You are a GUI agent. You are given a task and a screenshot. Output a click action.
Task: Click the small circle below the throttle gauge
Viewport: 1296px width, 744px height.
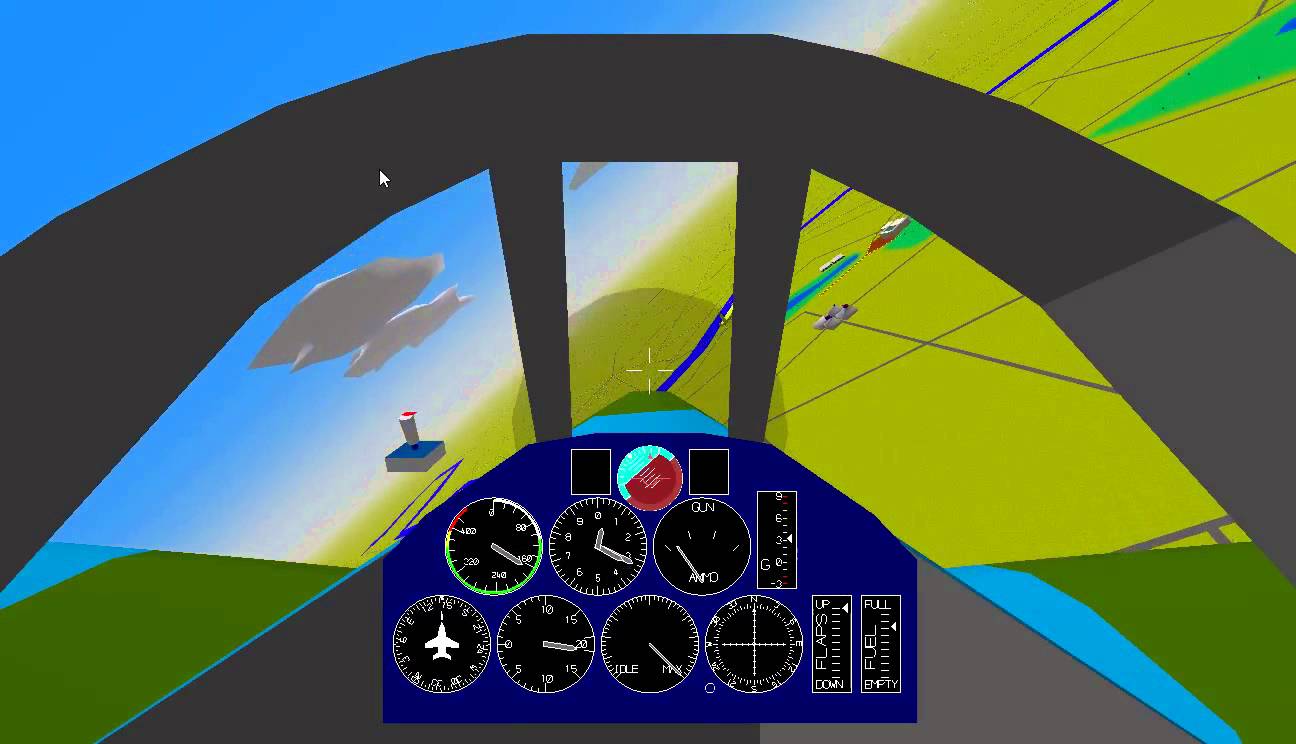coord(708,687)
